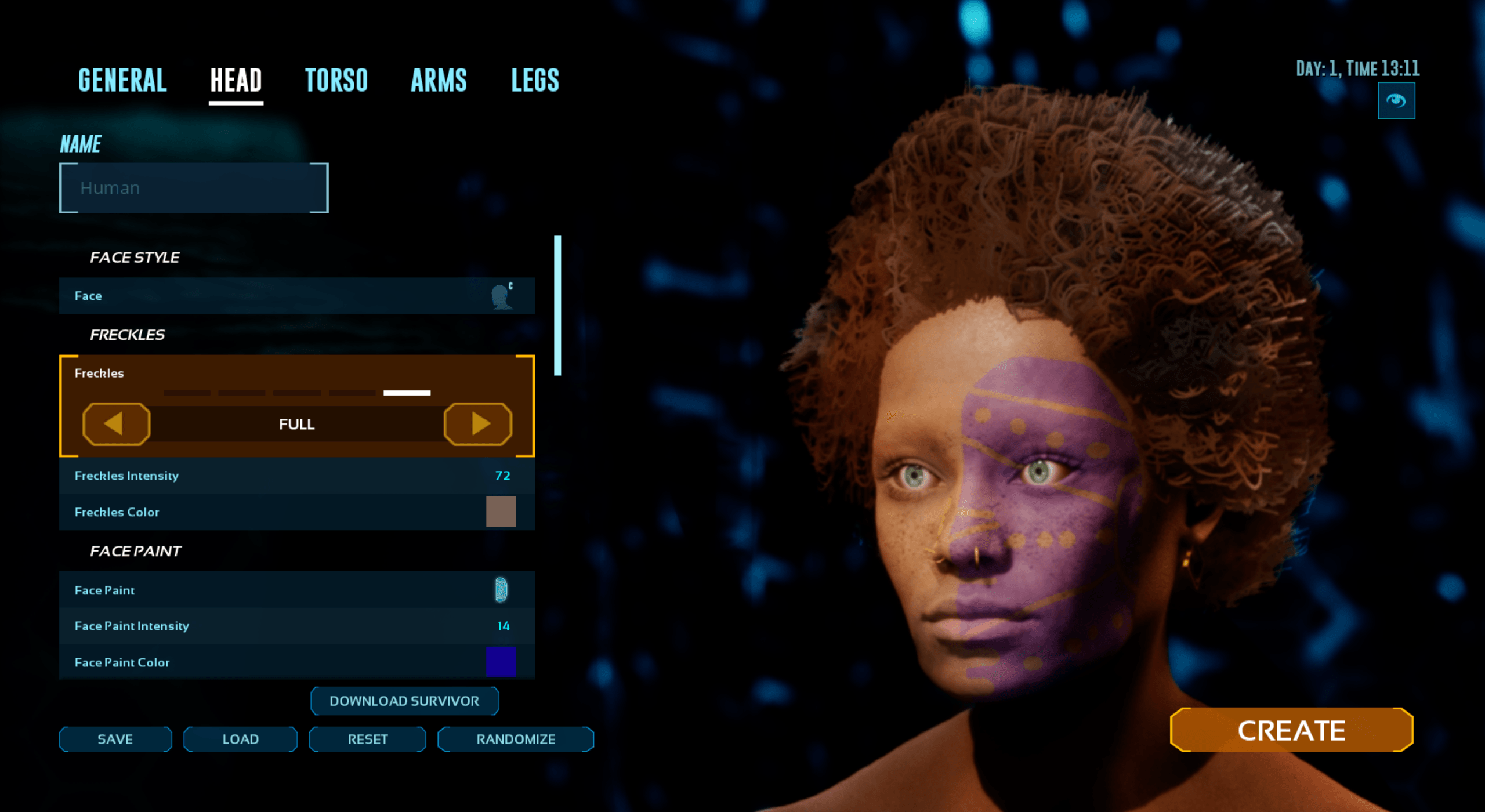The height and width of the screenshot is (812, 1485).
Task: Toggle the eye visibility icon
Action: tap(1396, 101)
